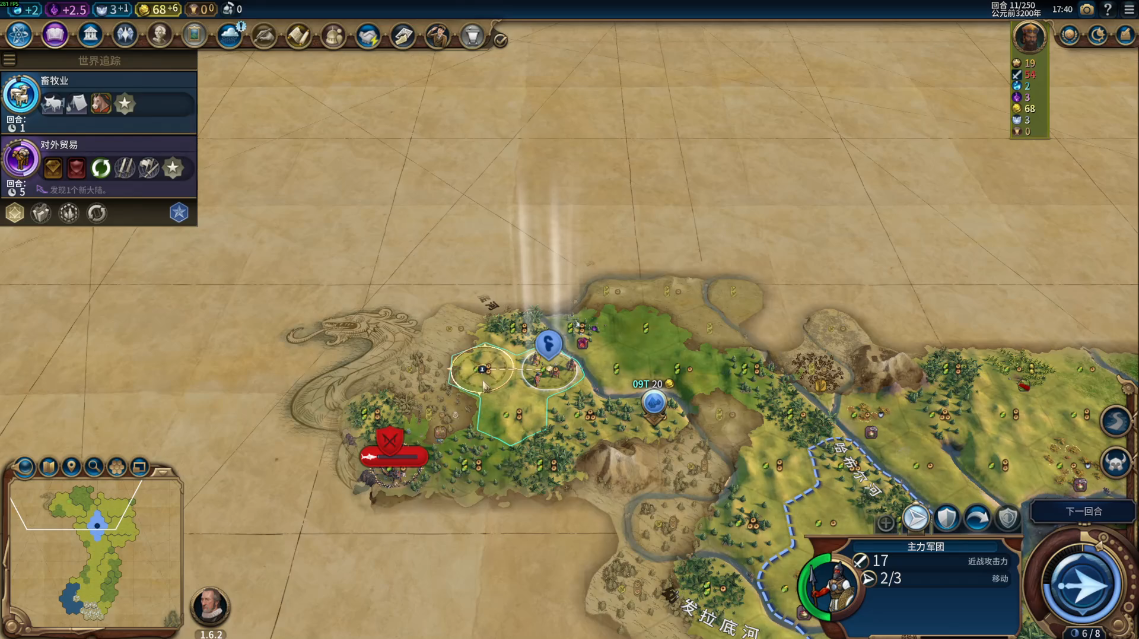
Task: Open the climate cloud icon with alert
Action: click(230, 36)
